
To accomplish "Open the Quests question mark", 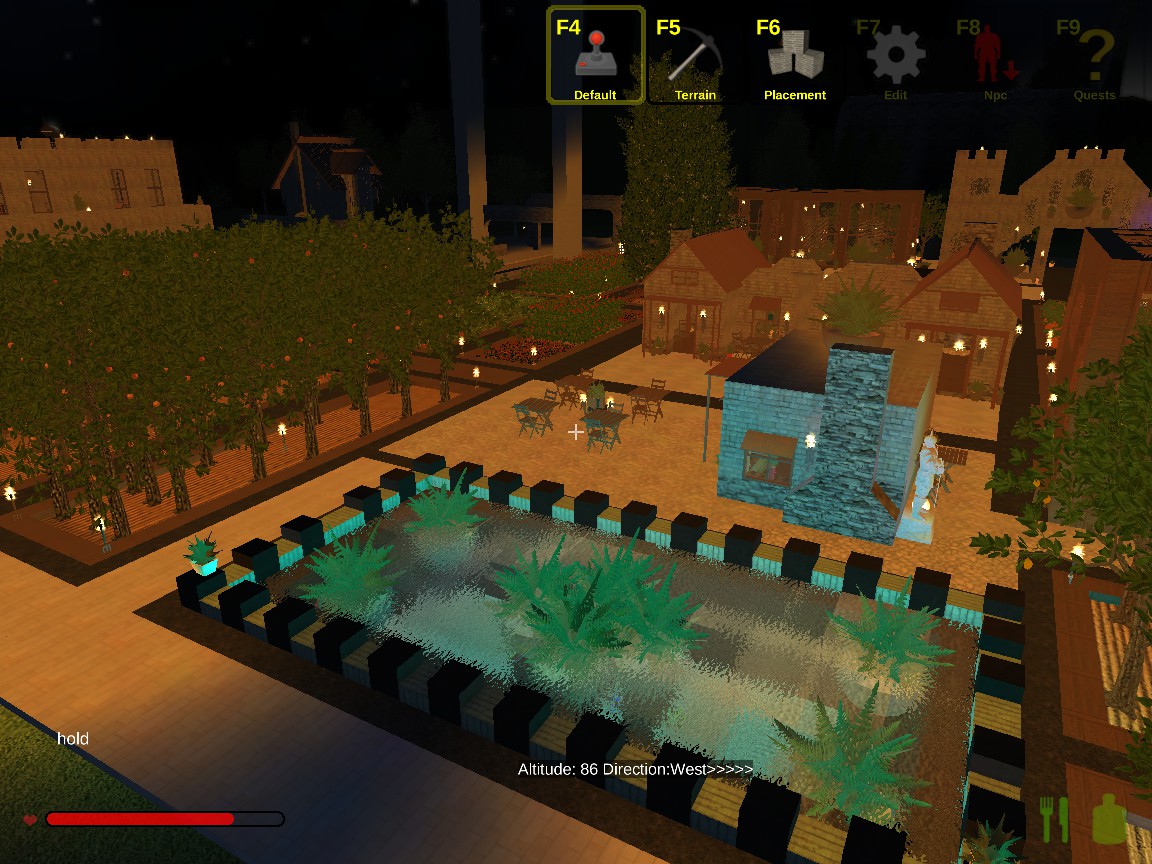I will coord(1095,56).
